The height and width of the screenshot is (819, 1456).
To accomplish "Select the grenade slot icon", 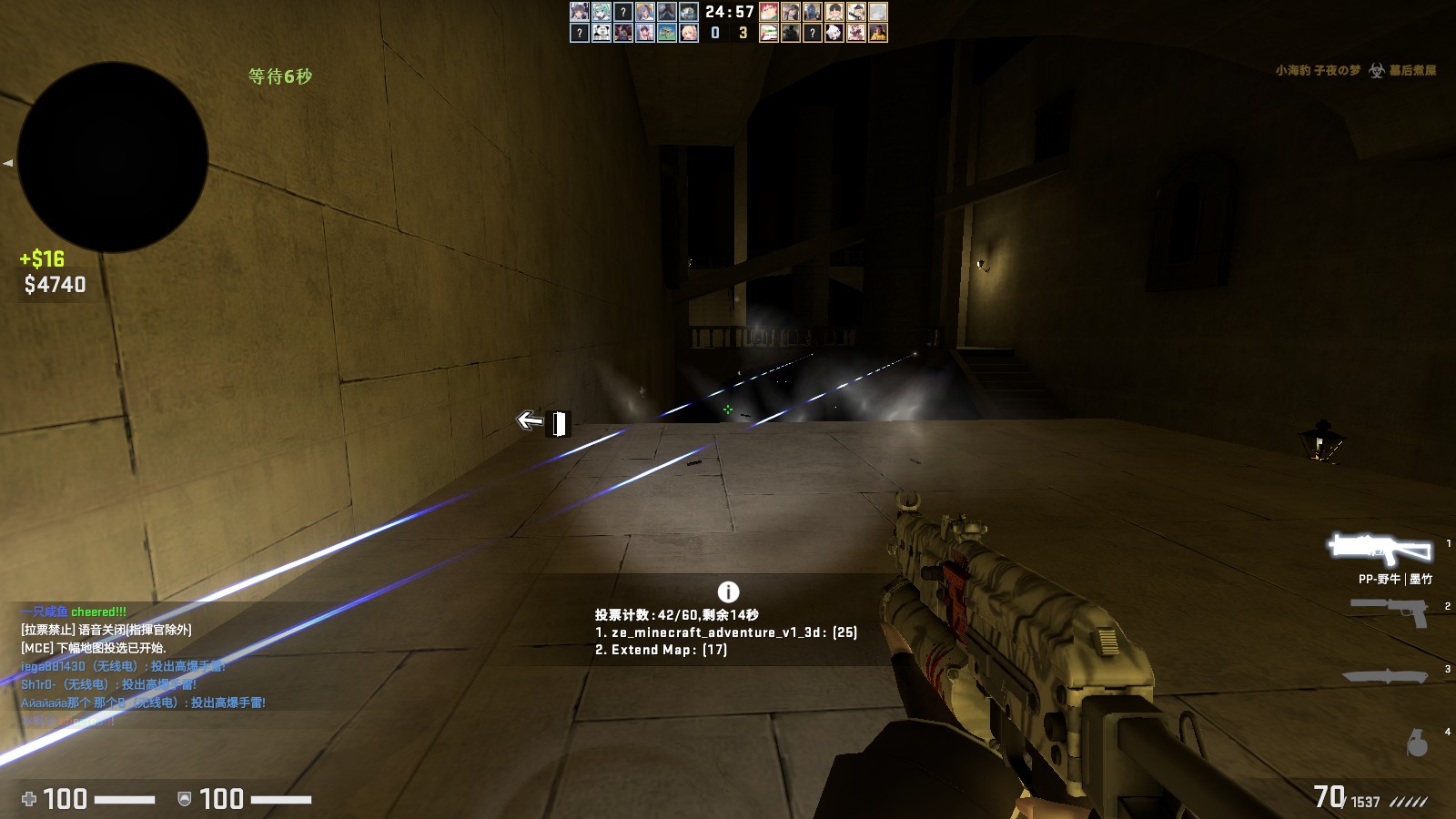I will click(x=1417, y=743).
